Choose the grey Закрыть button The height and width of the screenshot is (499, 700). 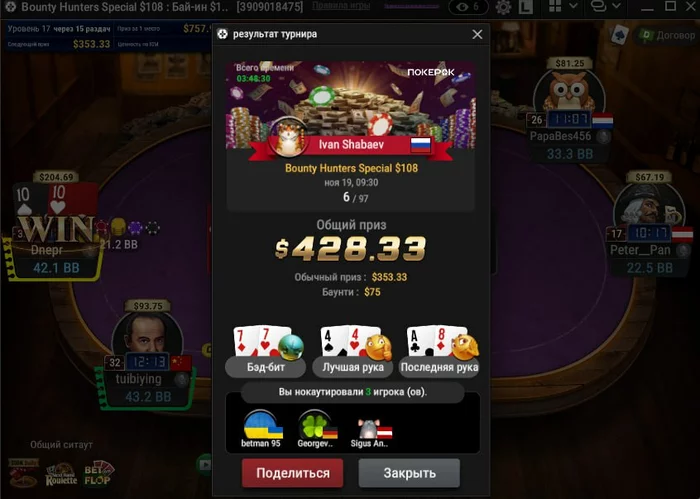pos(409,473)
